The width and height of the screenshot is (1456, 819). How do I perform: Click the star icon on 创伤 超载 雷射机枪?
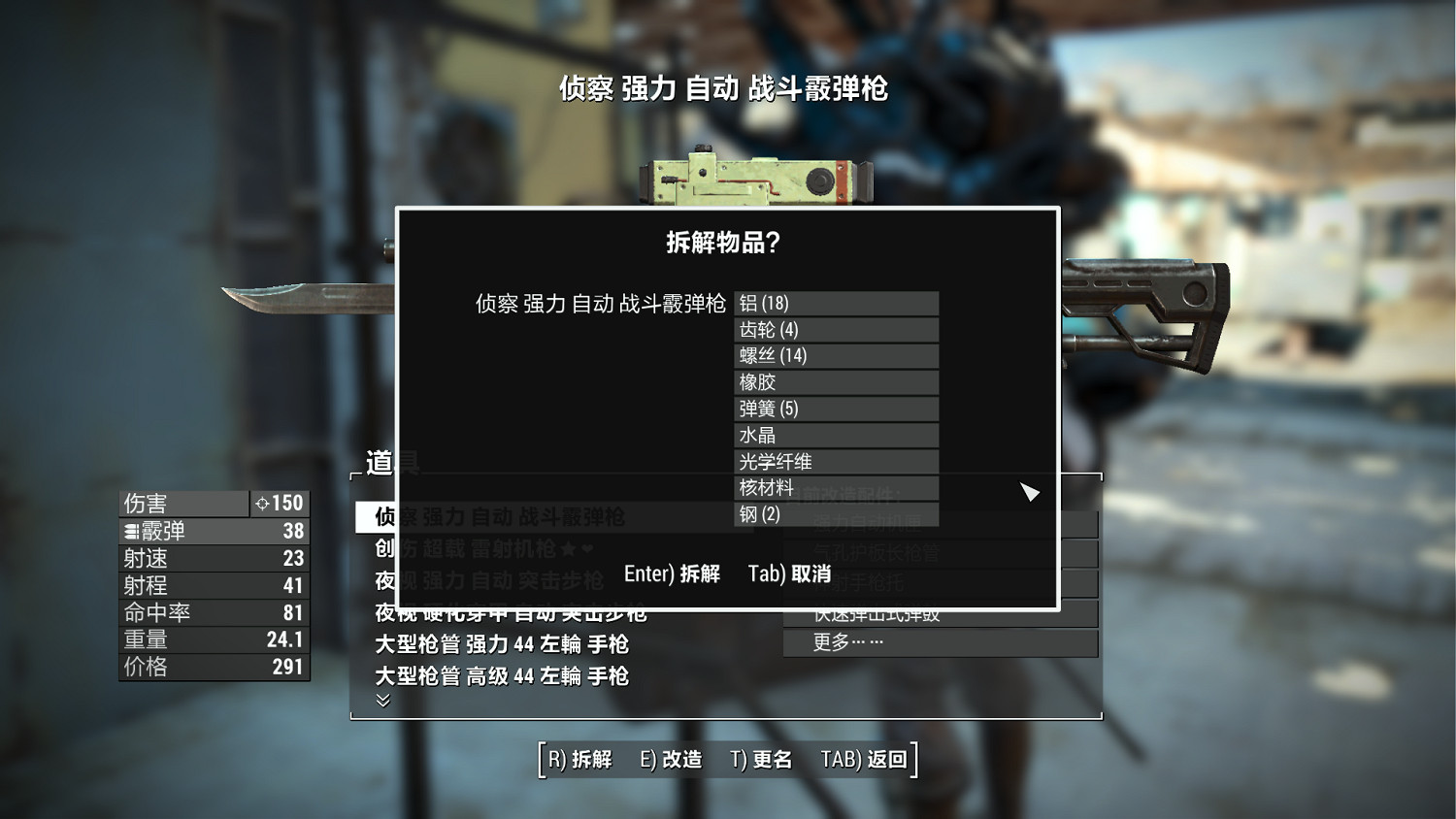point(569,548)
